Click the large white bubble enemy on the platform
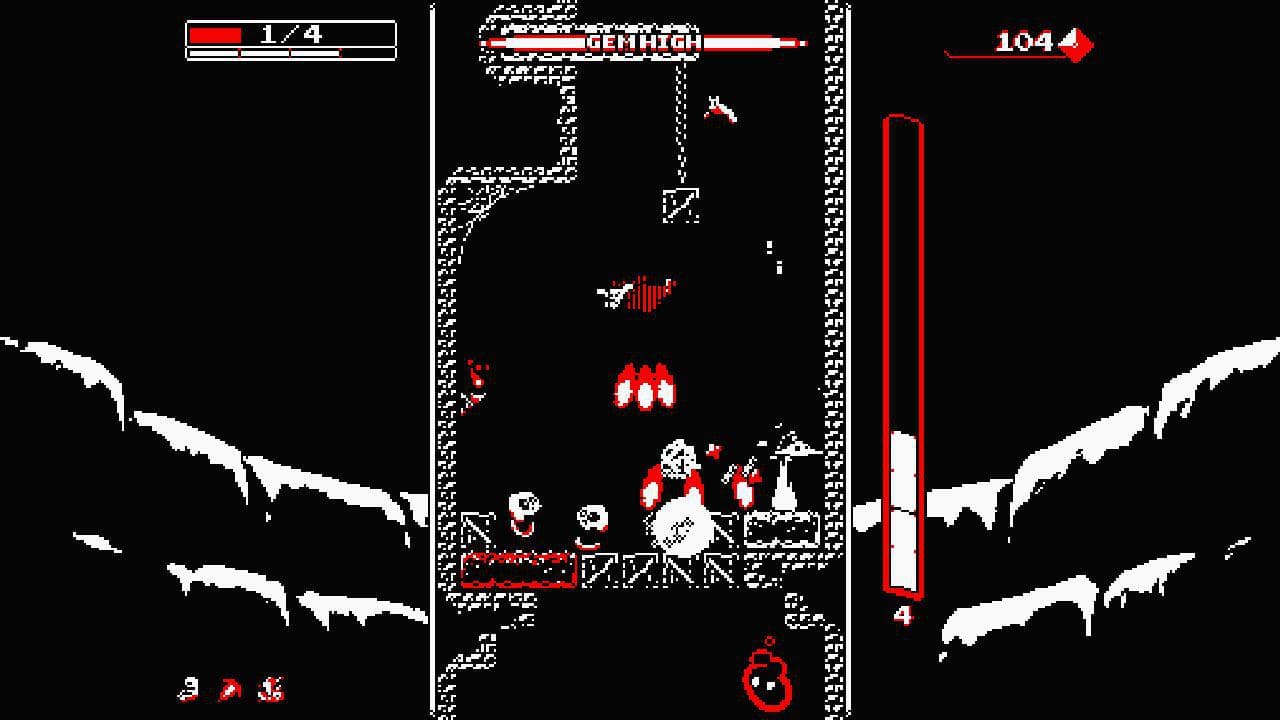 [x=682, y=526]
